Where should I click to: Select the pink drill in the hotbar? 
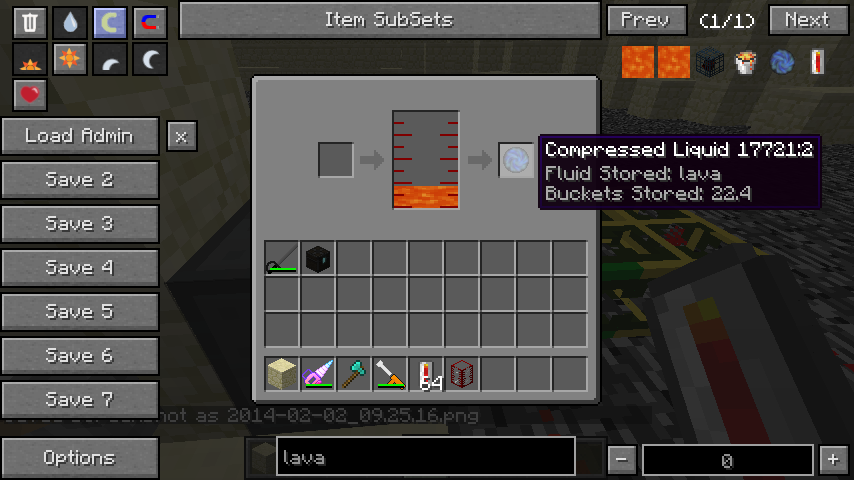[x=318, y=374]
